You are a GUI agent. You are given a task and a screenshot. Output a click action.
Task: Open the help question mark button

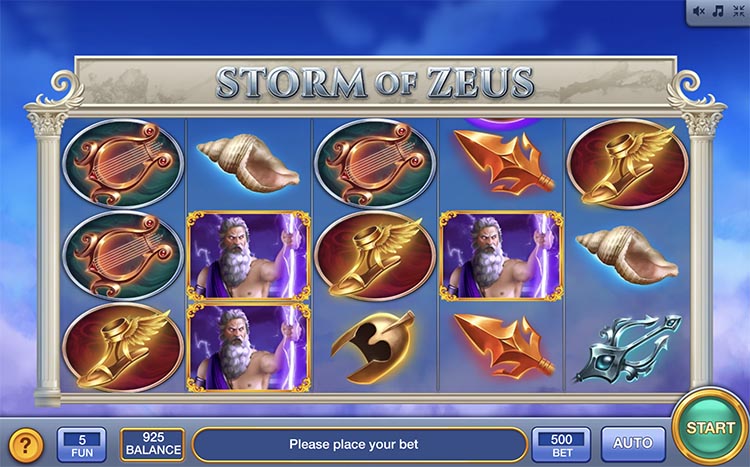(x=26, y=443)
